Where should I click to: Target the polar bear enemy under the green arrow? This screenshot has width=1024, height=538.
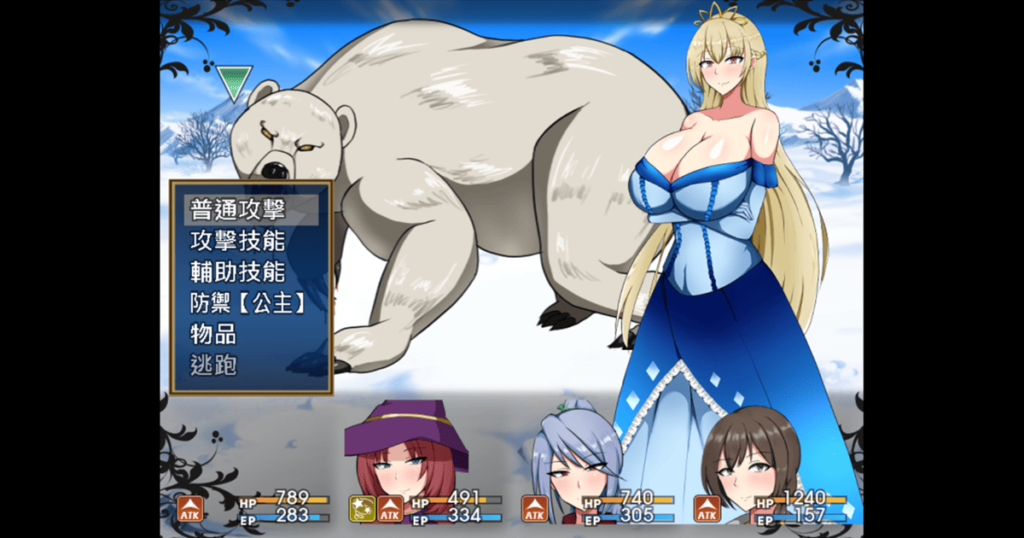(440, 180)
